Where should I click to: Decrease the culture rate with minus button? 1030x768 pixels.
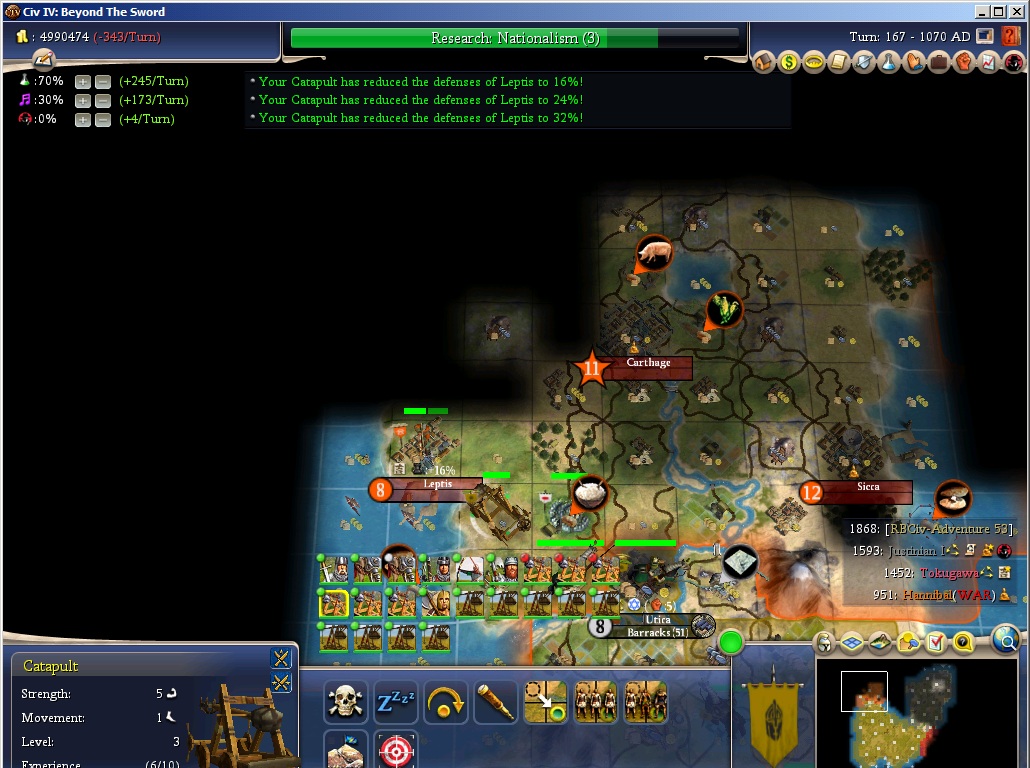pyautogui.click(x=102, y=101)
